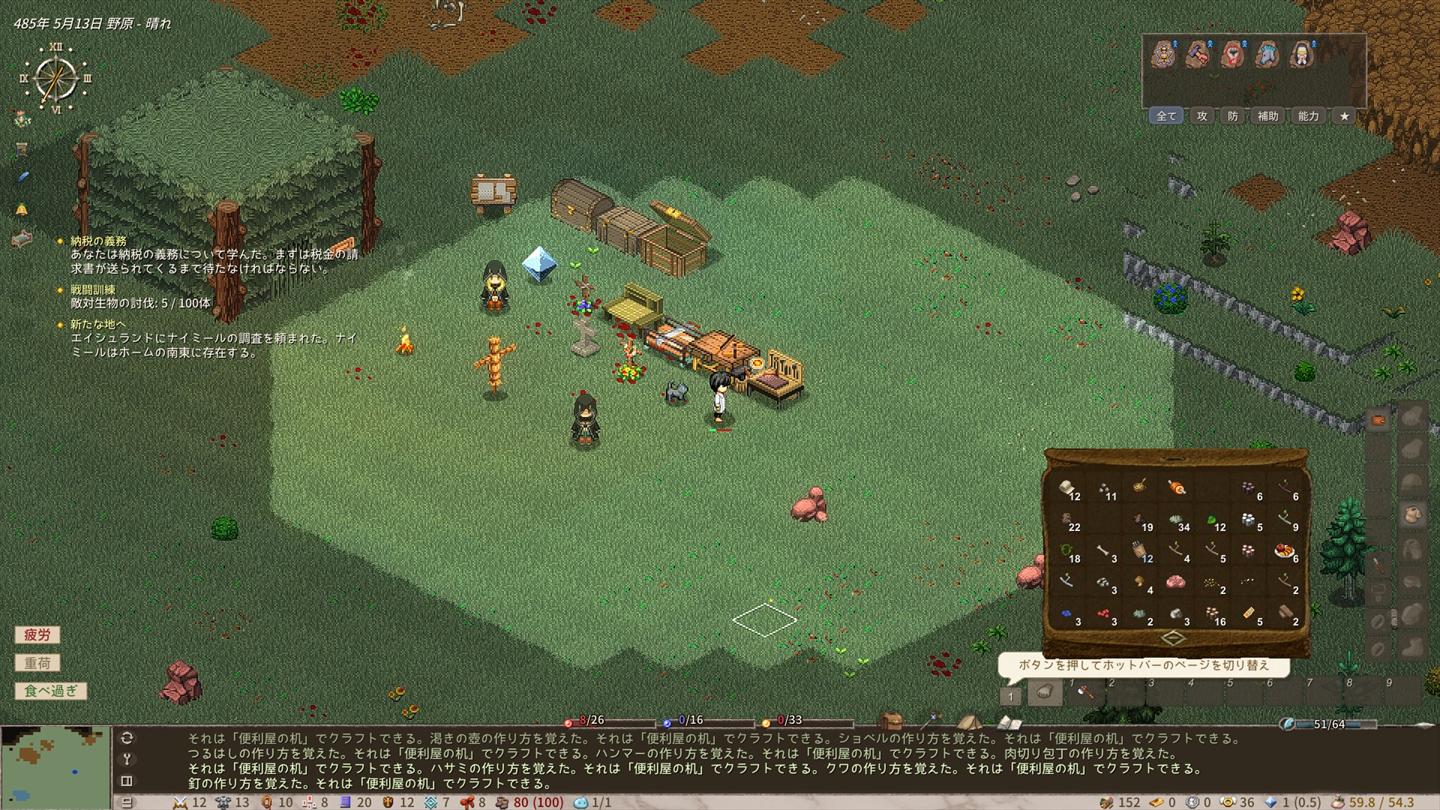Screen dimensions: 1440x810
Task: Select the 防 defense filter tab
Action: tap(1232, 116)
